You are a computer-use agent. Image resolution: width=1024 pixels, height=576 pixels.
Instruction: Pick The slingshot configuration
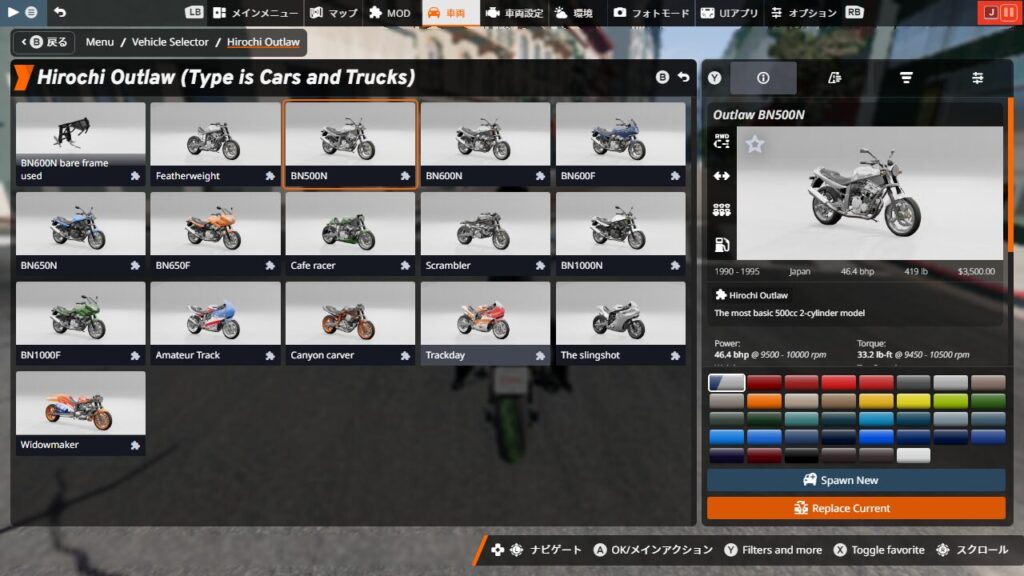pos(620,323)
